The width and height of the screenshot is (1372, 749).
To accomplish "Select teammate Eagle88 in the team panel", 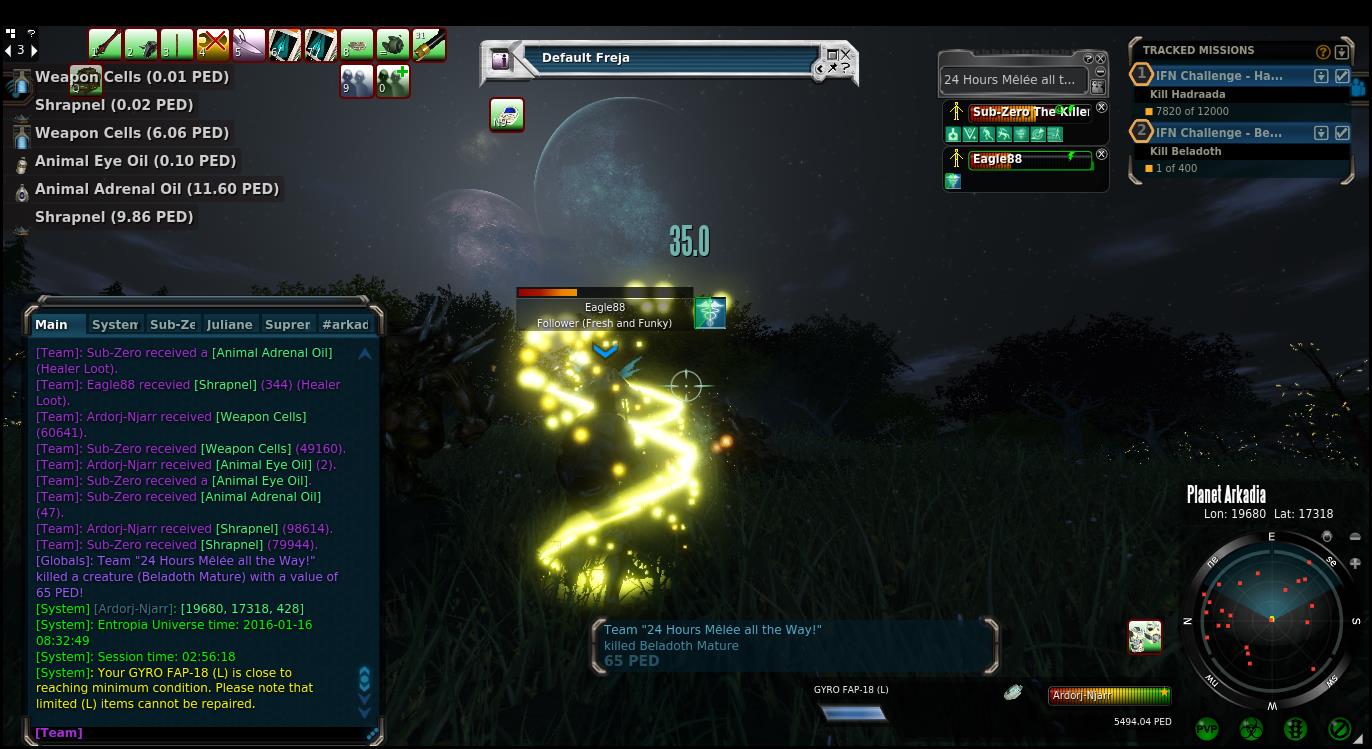I will [1030, 160].
